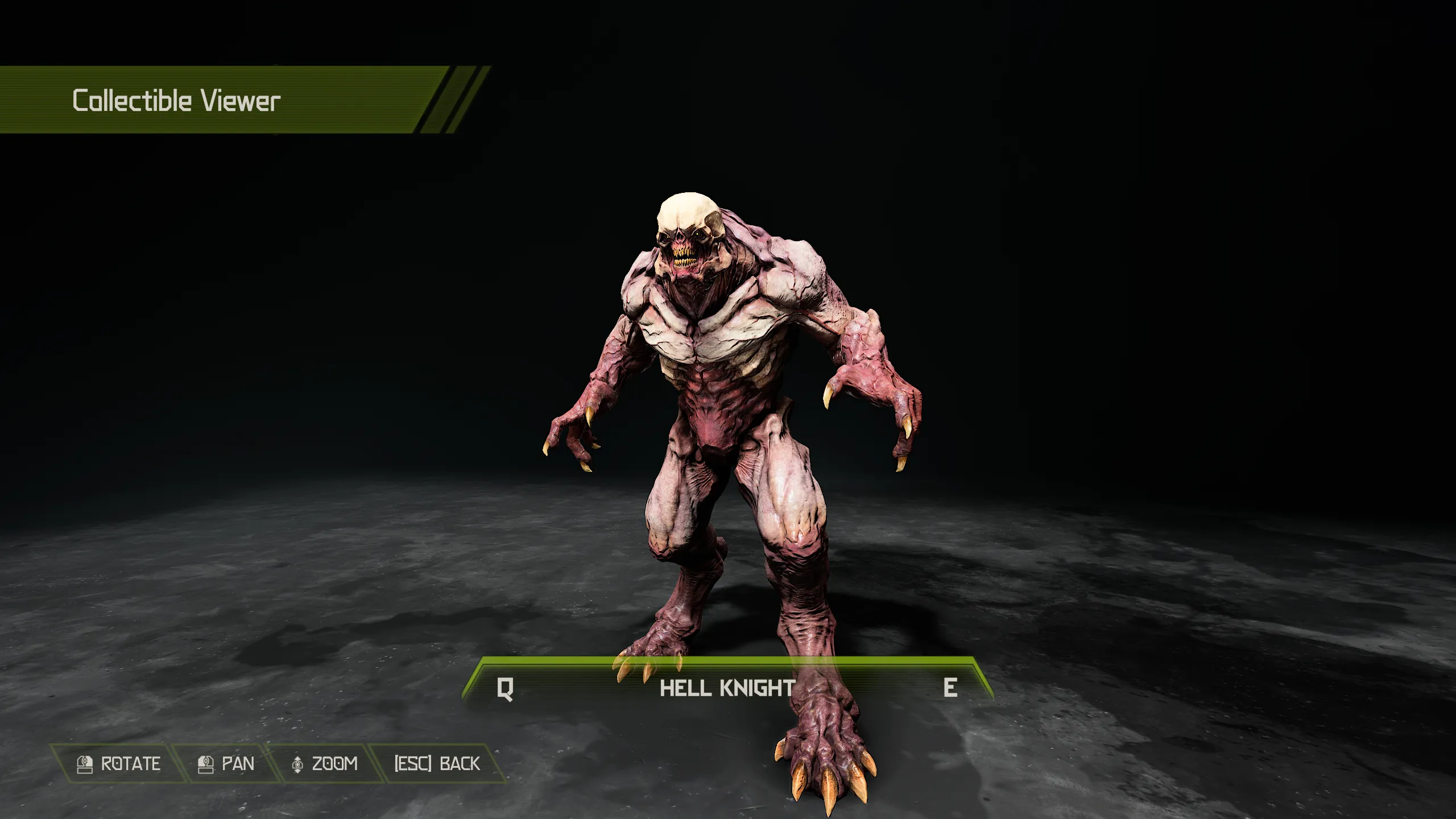Go back using the ESC Back button
This screenshot has width=1456, height=819.
pyautogui.click(x=437, y=763)
